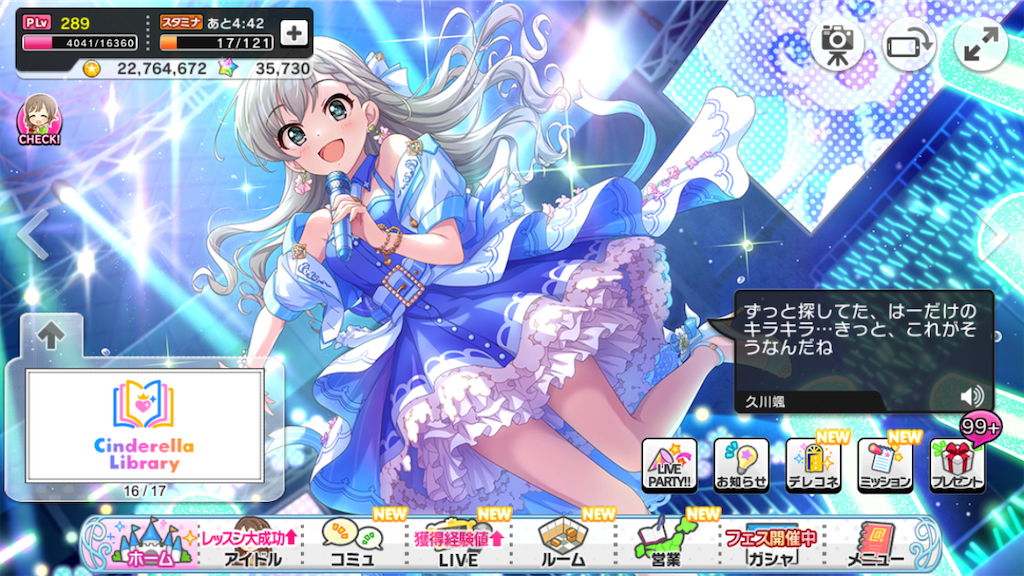The height and width of the screenshot is (576, 1024).
Task: Tap the plus button to refill stamina
Action: [293, 33]
